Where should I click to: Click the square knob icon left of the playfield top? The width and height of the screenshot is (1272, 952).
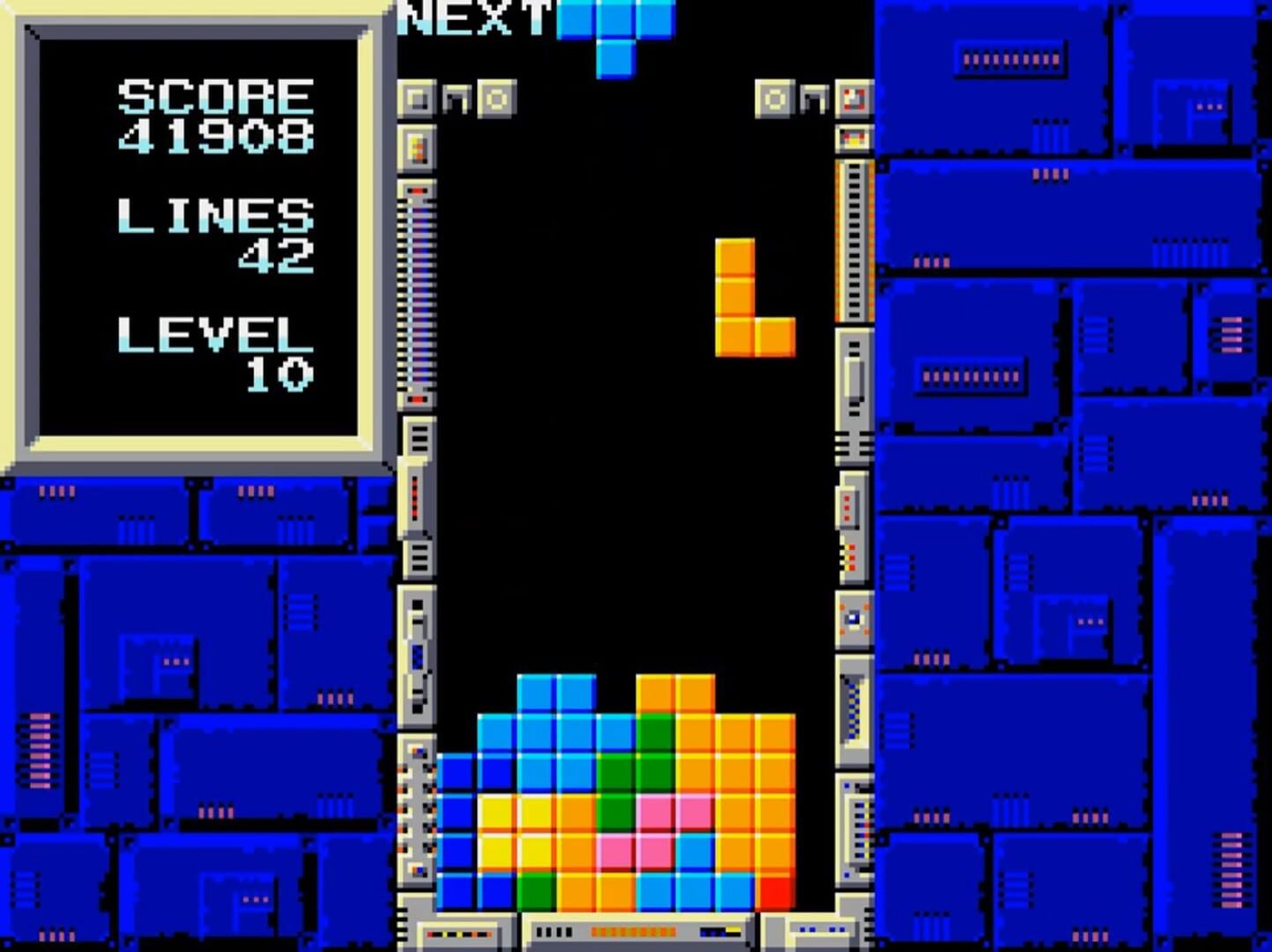(x=419, y=98)
